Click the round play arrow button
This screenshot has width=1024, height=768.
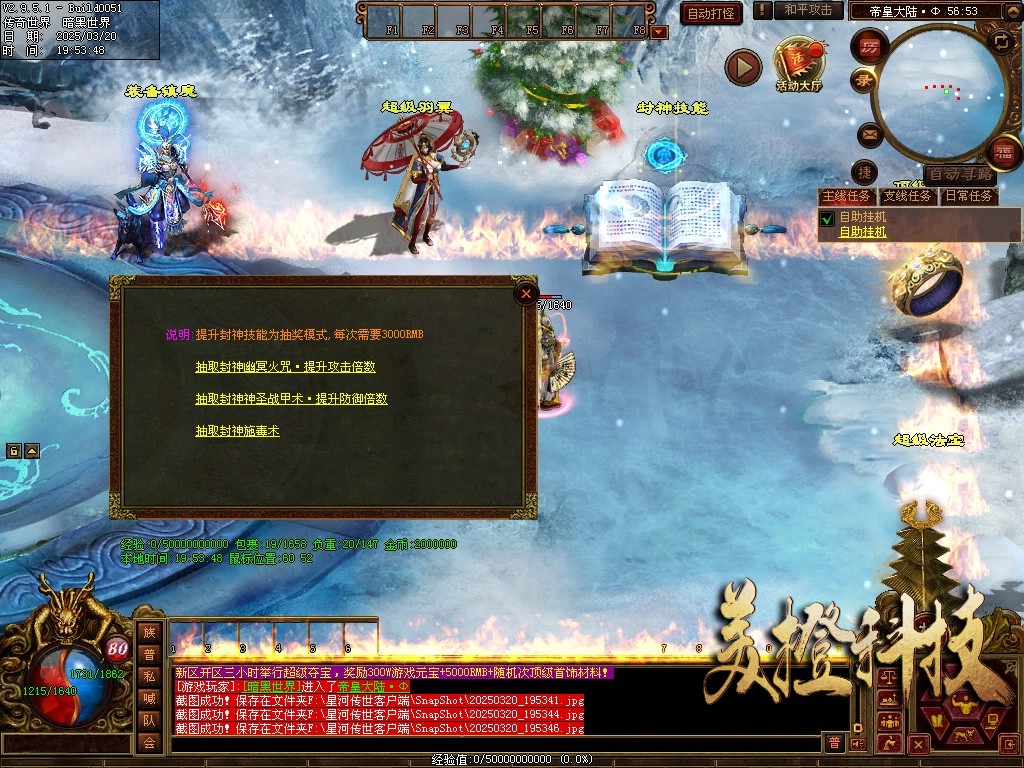[743, 67]
